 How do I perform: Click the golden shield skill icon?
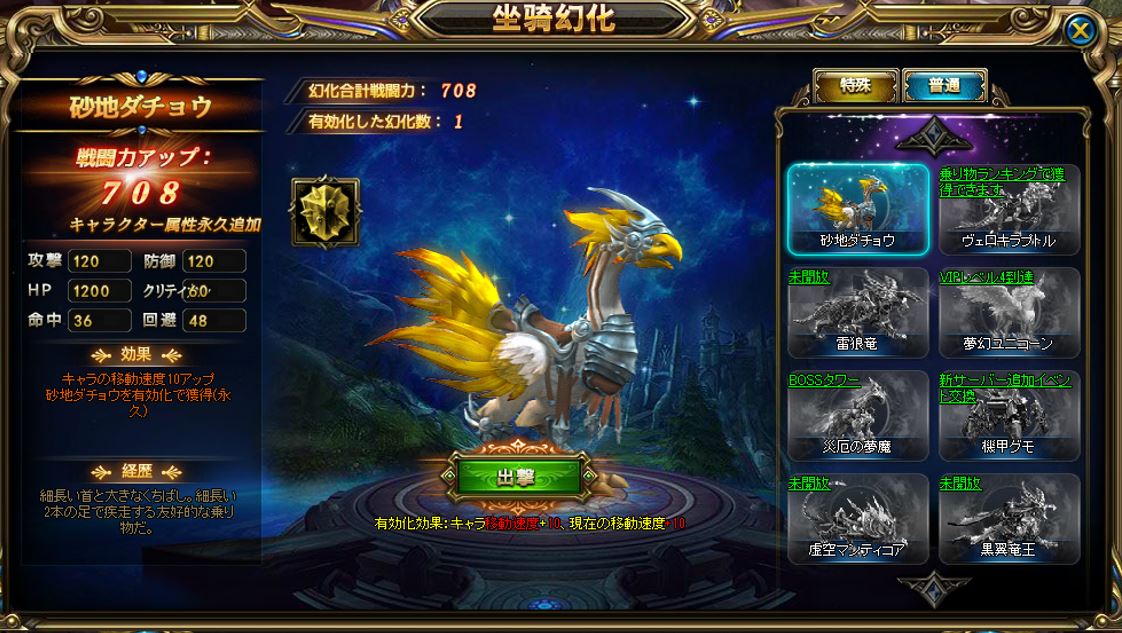pos(324,212)
